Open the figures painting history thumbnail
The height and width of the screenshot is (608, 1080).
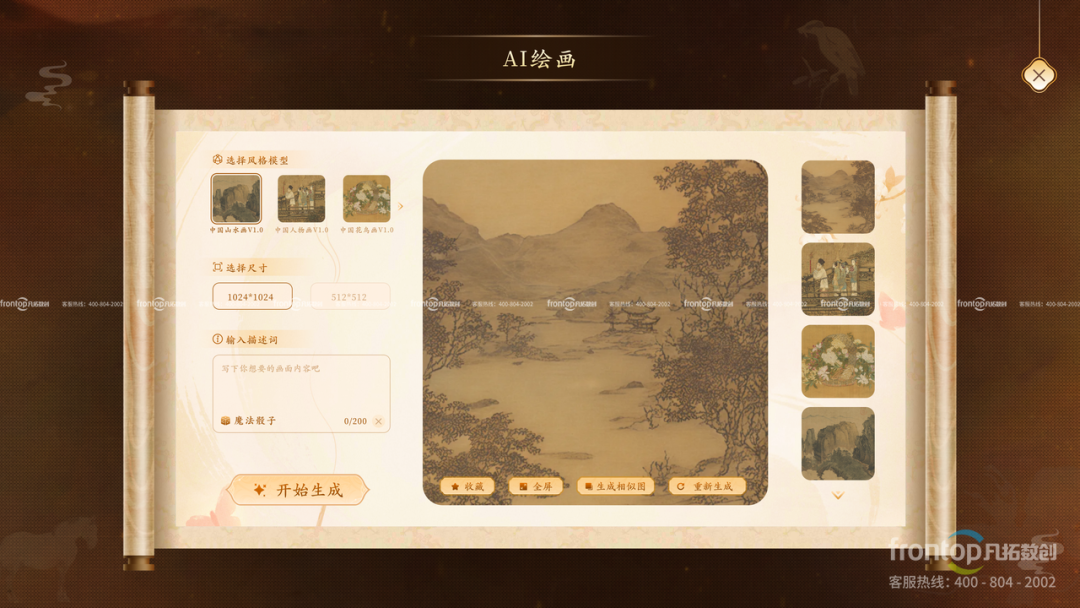(x=838, y=279)
